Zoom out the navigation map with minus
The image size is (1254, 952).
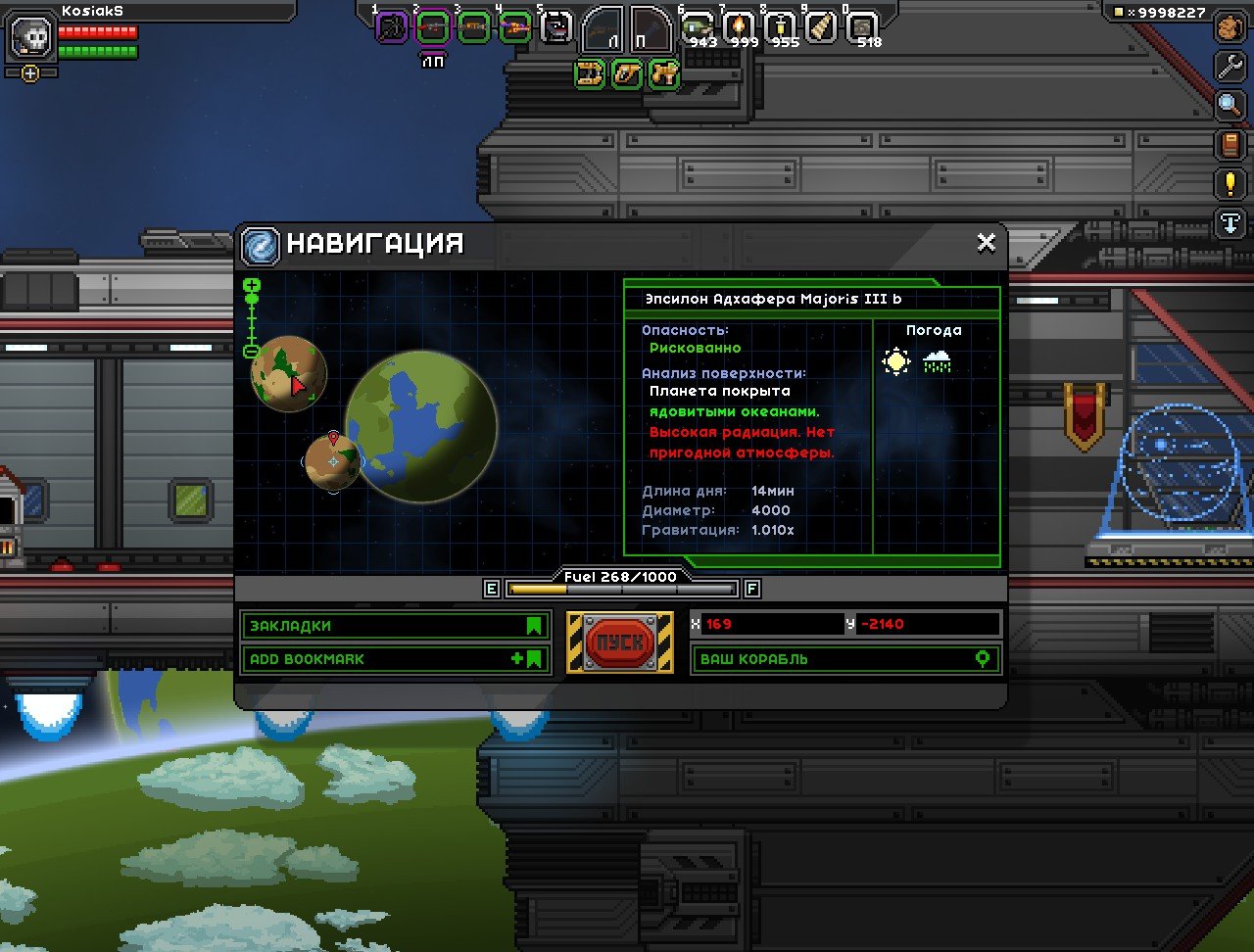(x=252, y=351)
